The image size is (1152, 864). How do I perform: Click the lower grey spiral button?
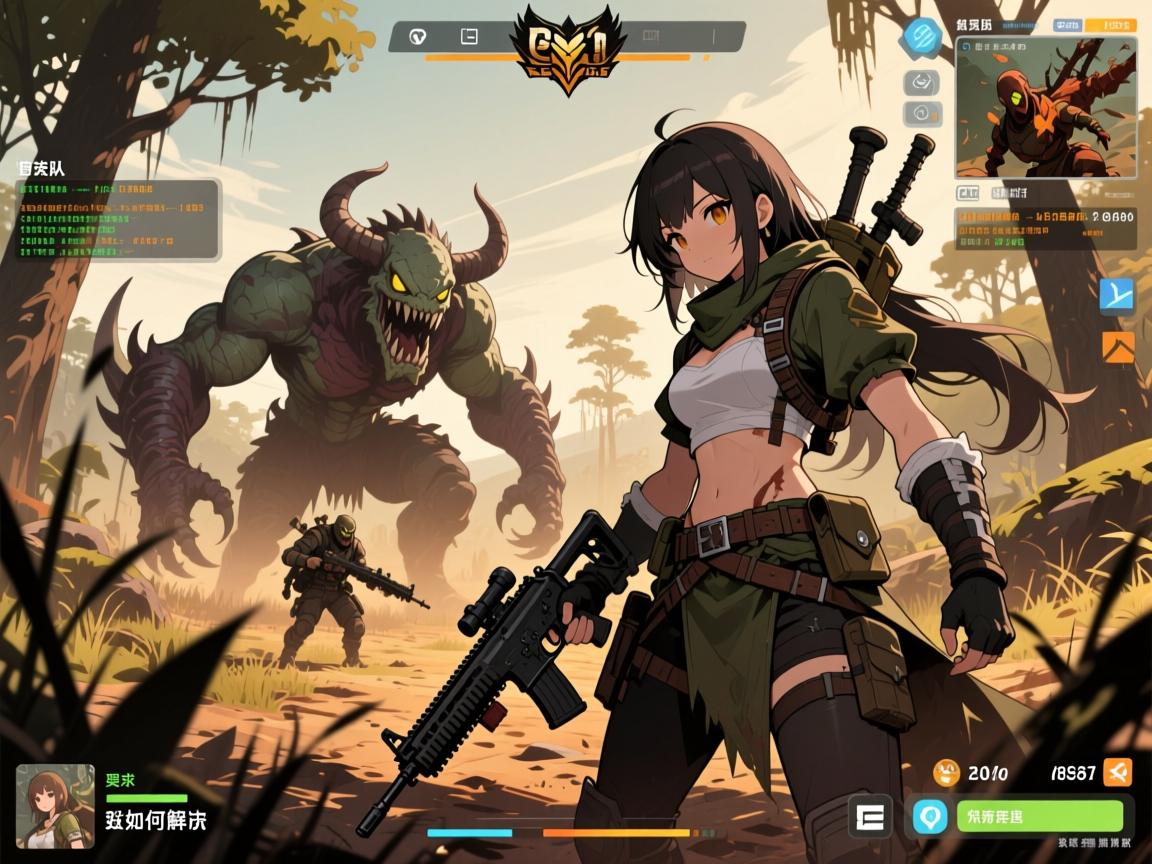pos(921,114)
